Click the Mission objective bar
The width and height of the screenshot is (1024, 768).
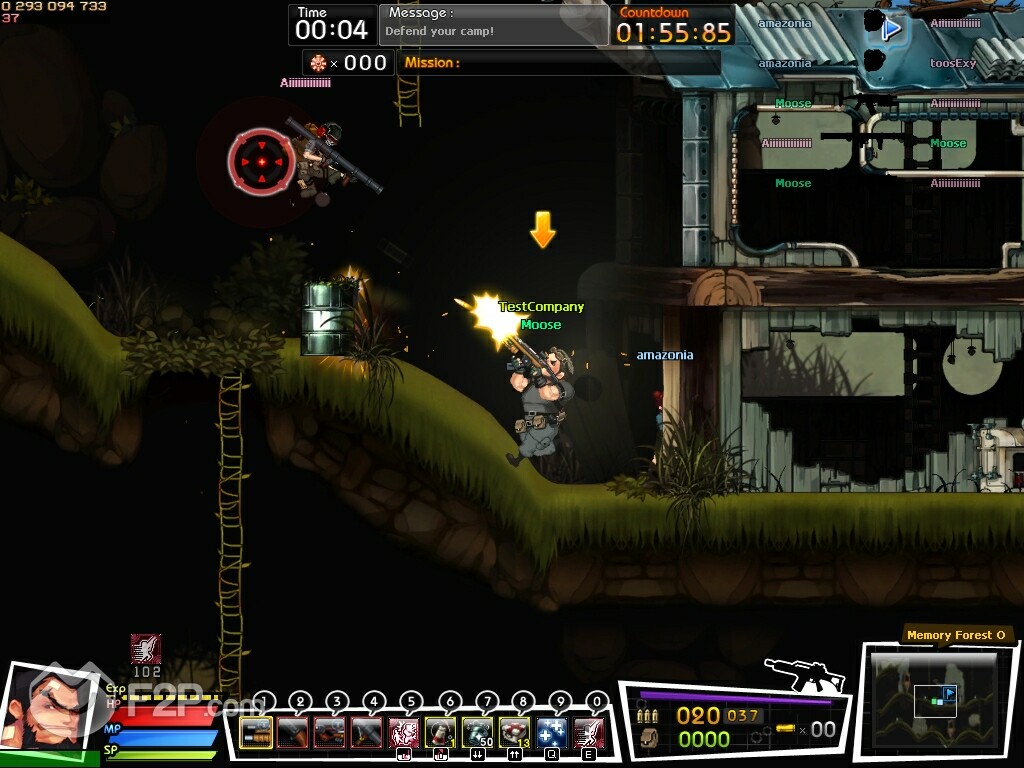pos(559,63)
